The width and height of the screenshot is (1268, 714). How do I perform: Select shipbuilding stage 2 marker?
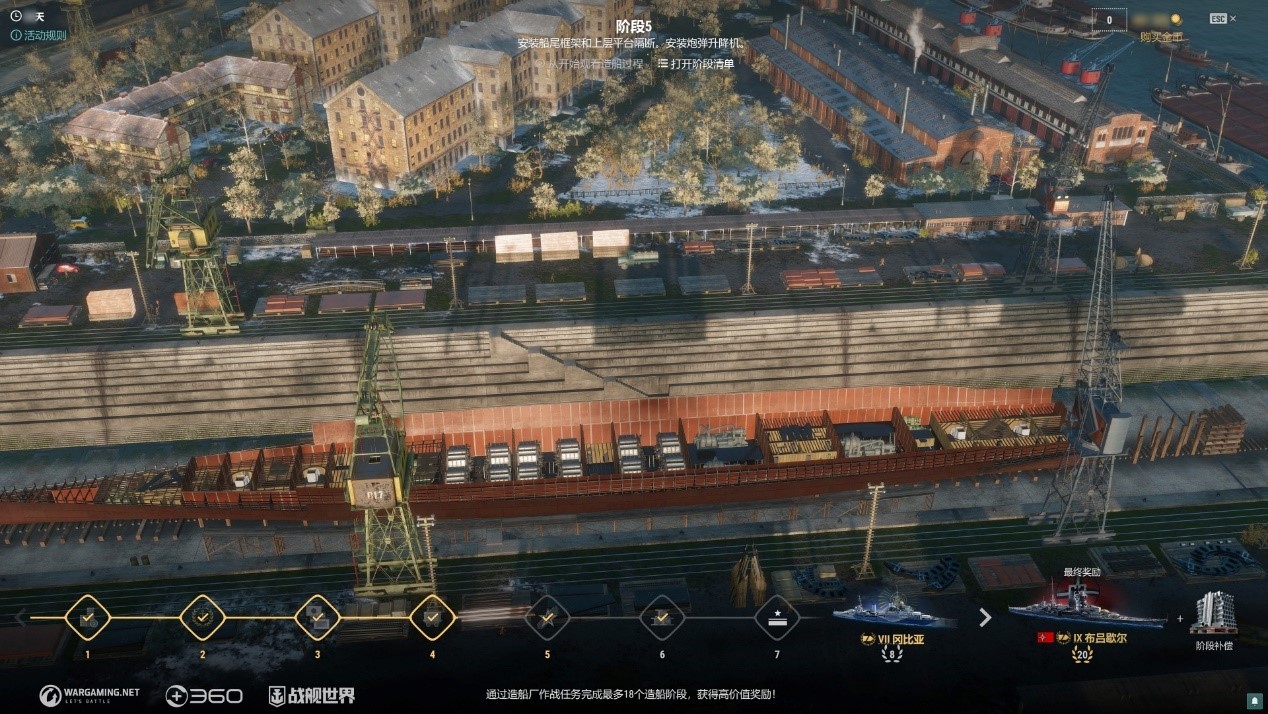(202, 618)
